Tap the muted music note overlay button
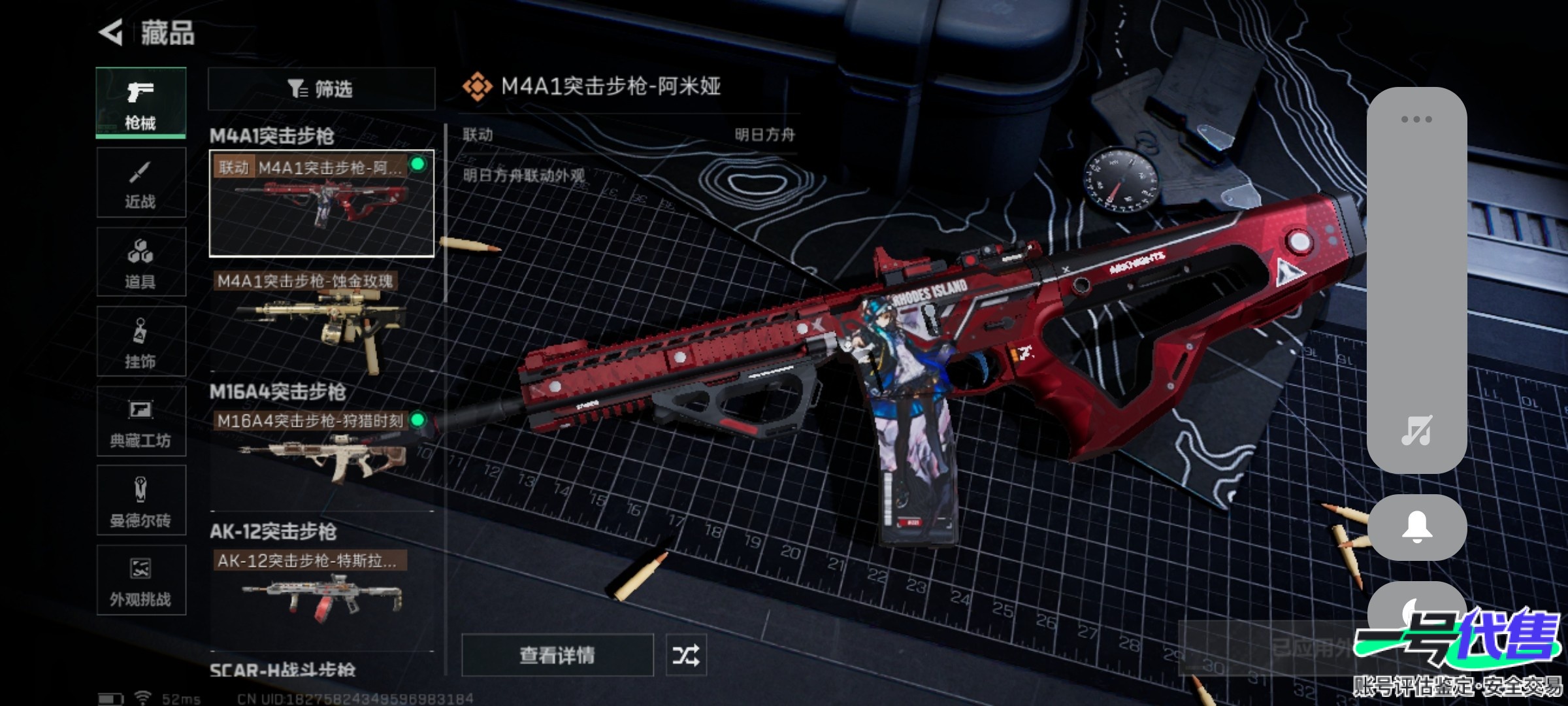The width and height of the screenshot is (1568, 706). coord(1416,431)
